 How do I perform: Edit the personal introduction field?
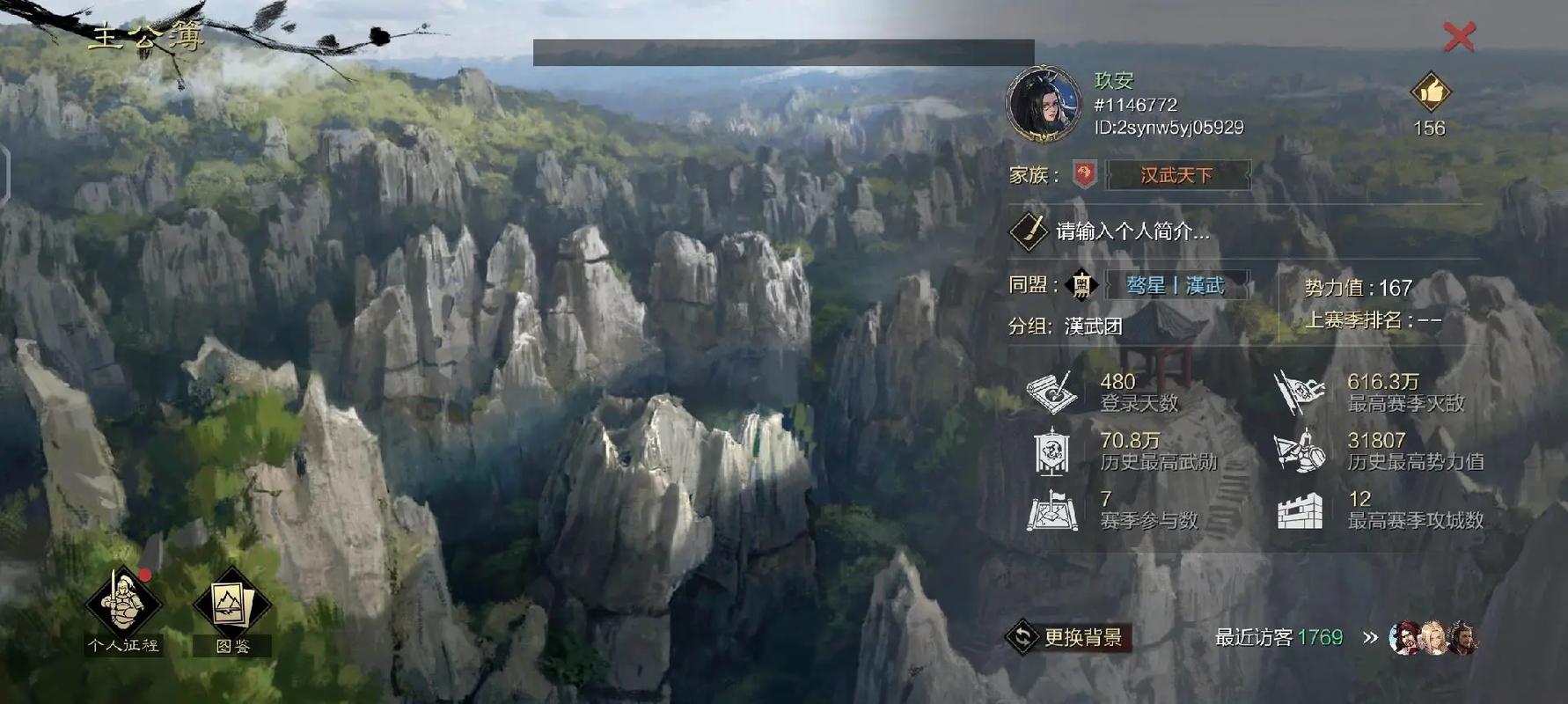click(1132, 231)
